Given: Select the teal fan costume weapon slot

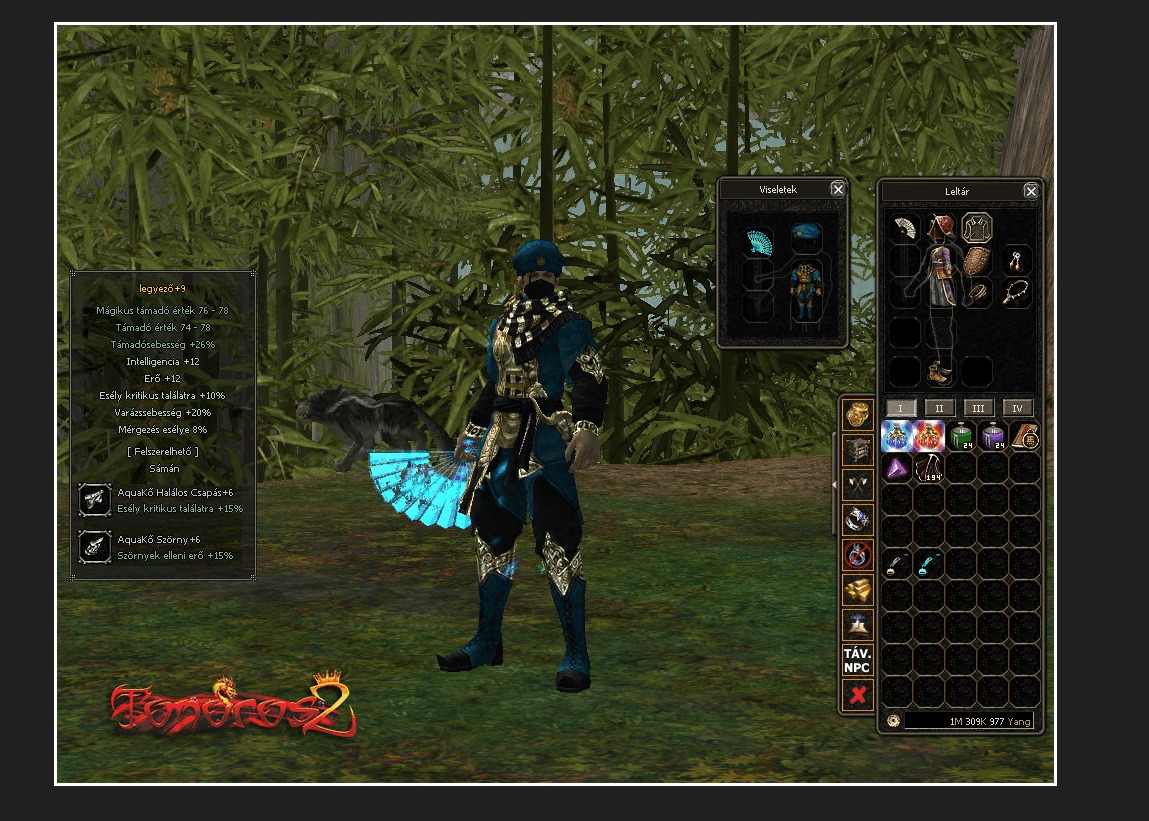Looking at the screenshot, I should pos(761,241).
